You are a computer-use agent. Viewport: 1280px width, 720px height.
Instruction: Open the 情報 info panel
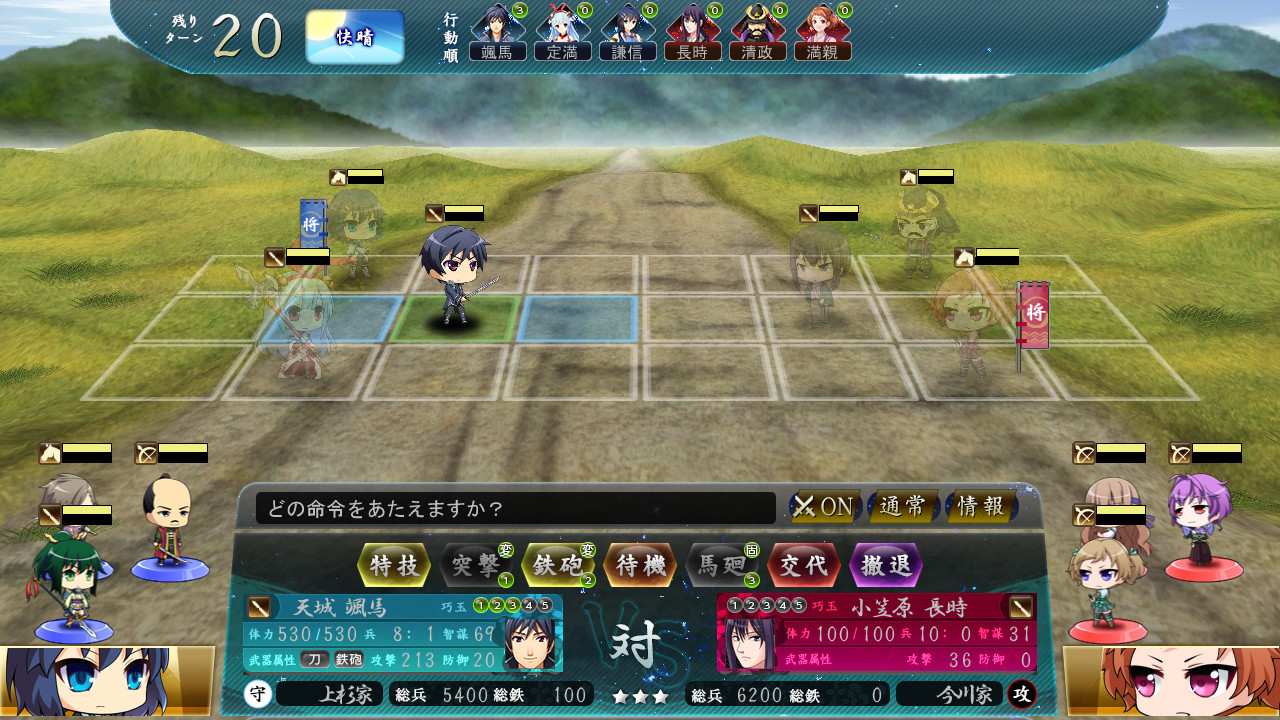(980, 507)
